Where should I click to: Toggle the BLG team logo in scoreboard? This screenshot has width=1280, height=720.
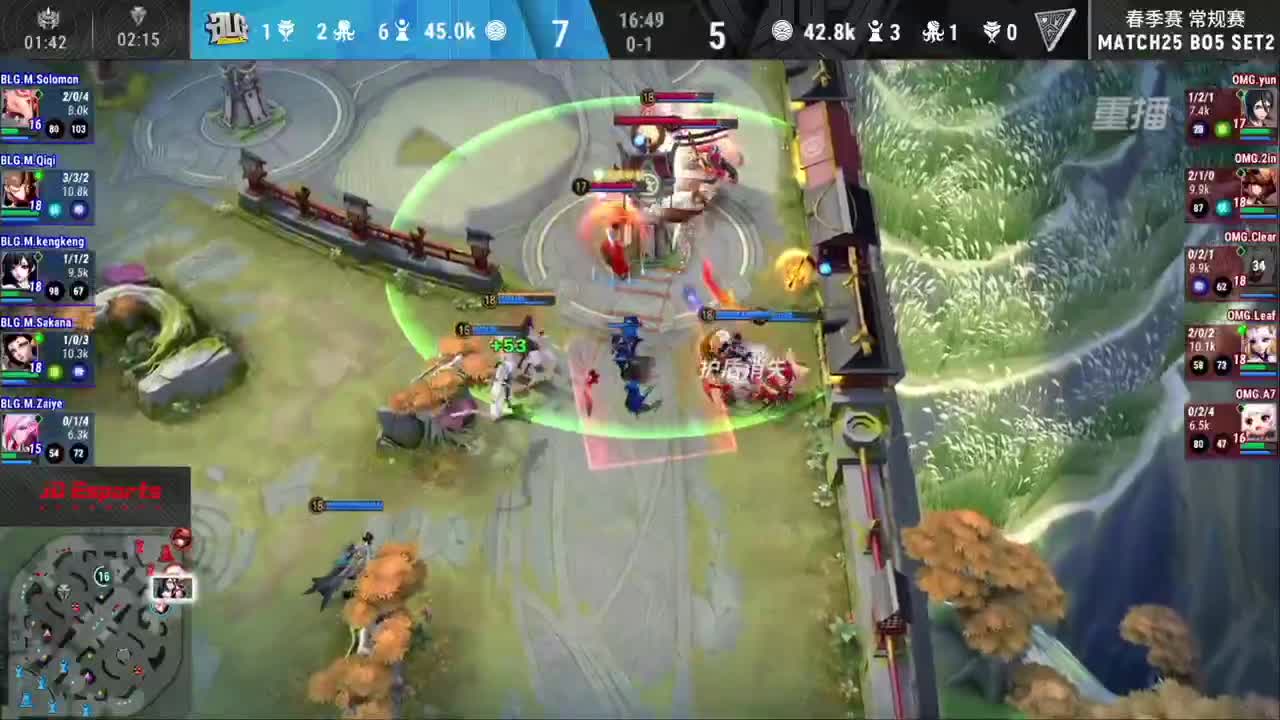pos(228,27)
